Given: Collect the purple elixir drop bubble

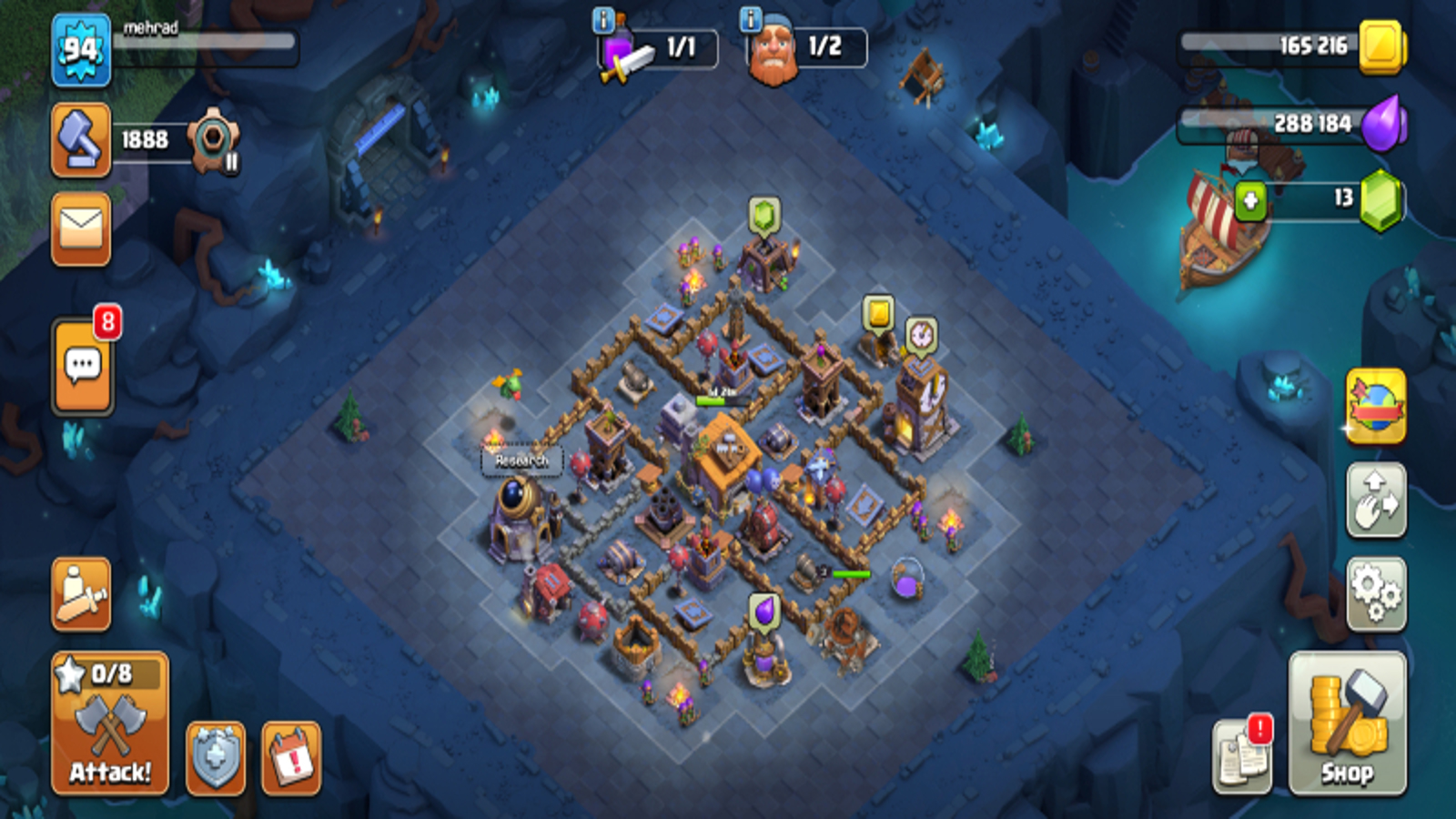Looking at the screenshot, I should pos(765,612).
